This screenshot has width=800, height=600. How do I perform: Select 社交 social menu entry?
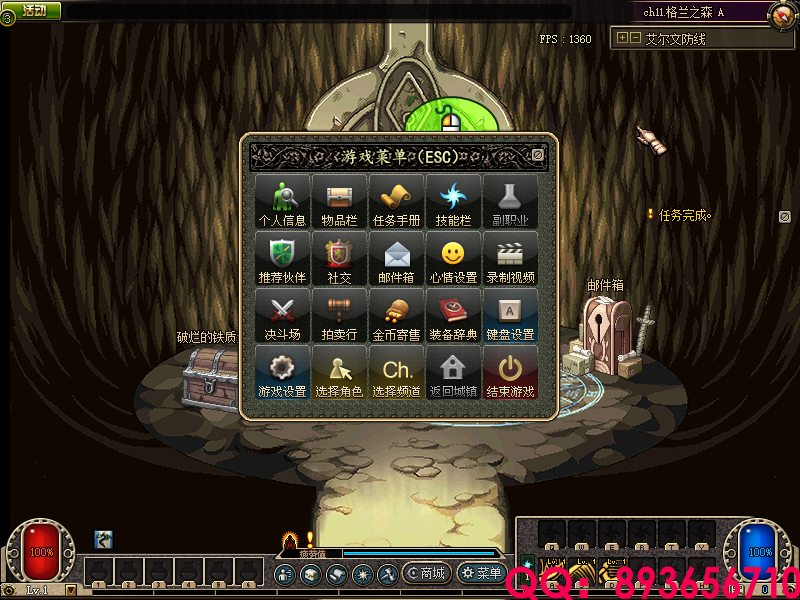[339, 258]
